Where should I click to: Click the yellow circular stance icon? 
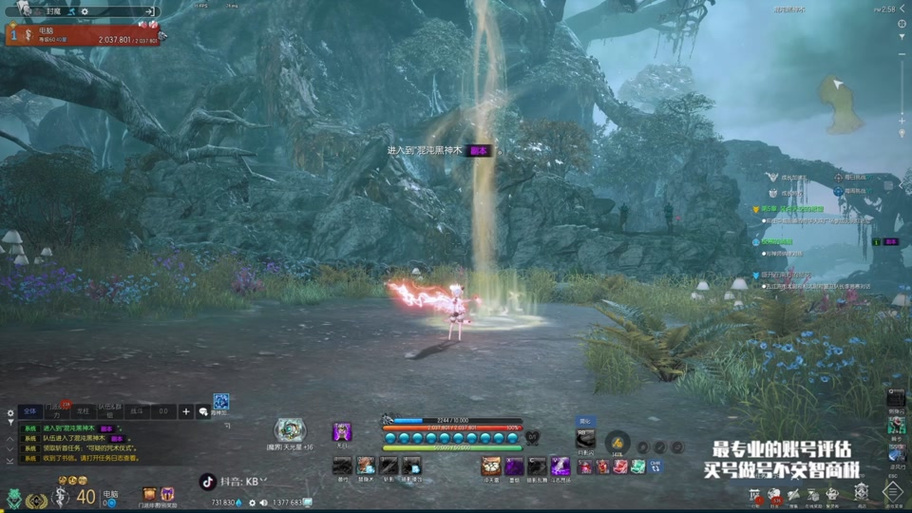coord(617,443)
